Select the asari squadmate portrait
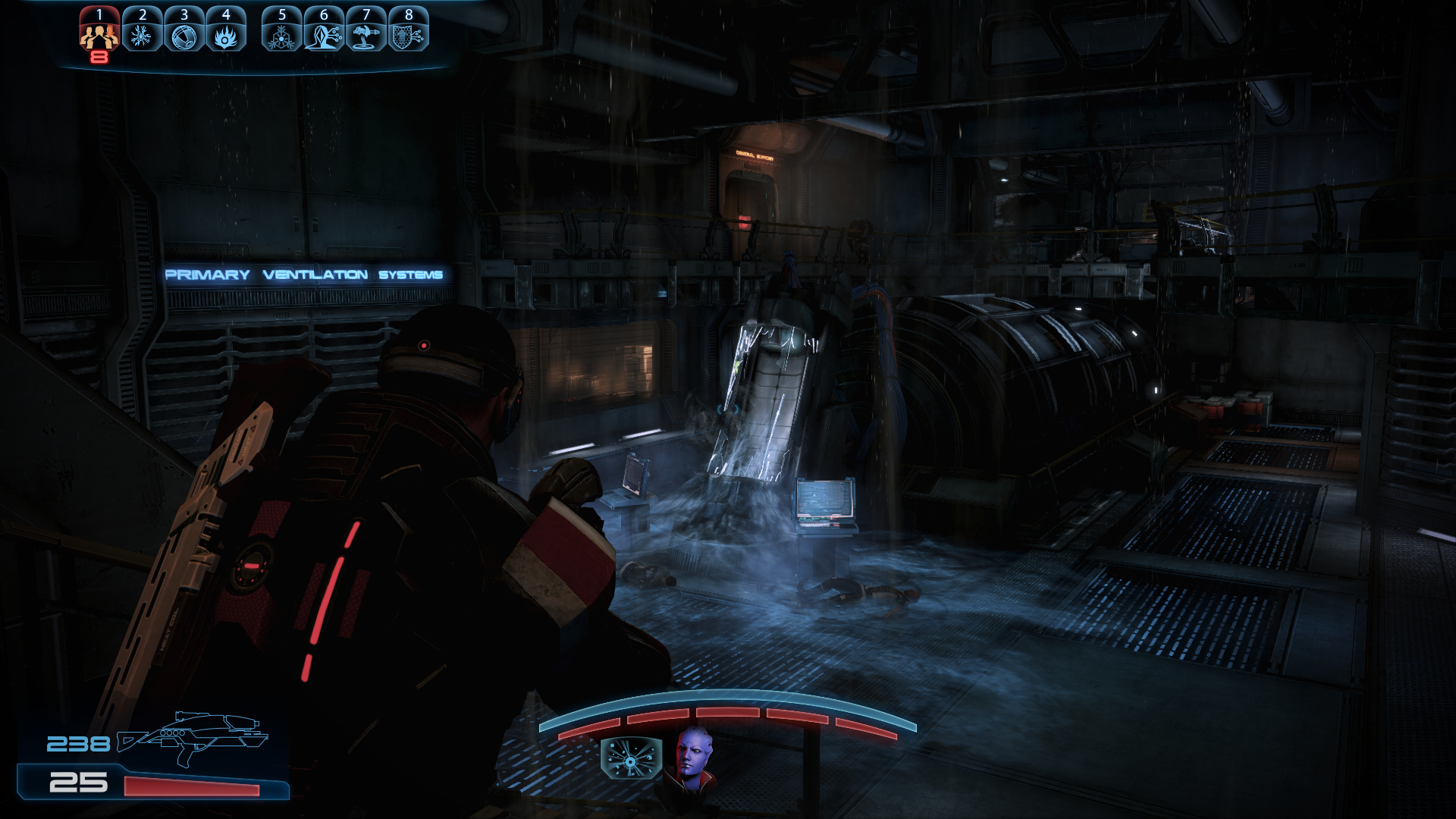The image size is (1456, 819). [692, 757]
